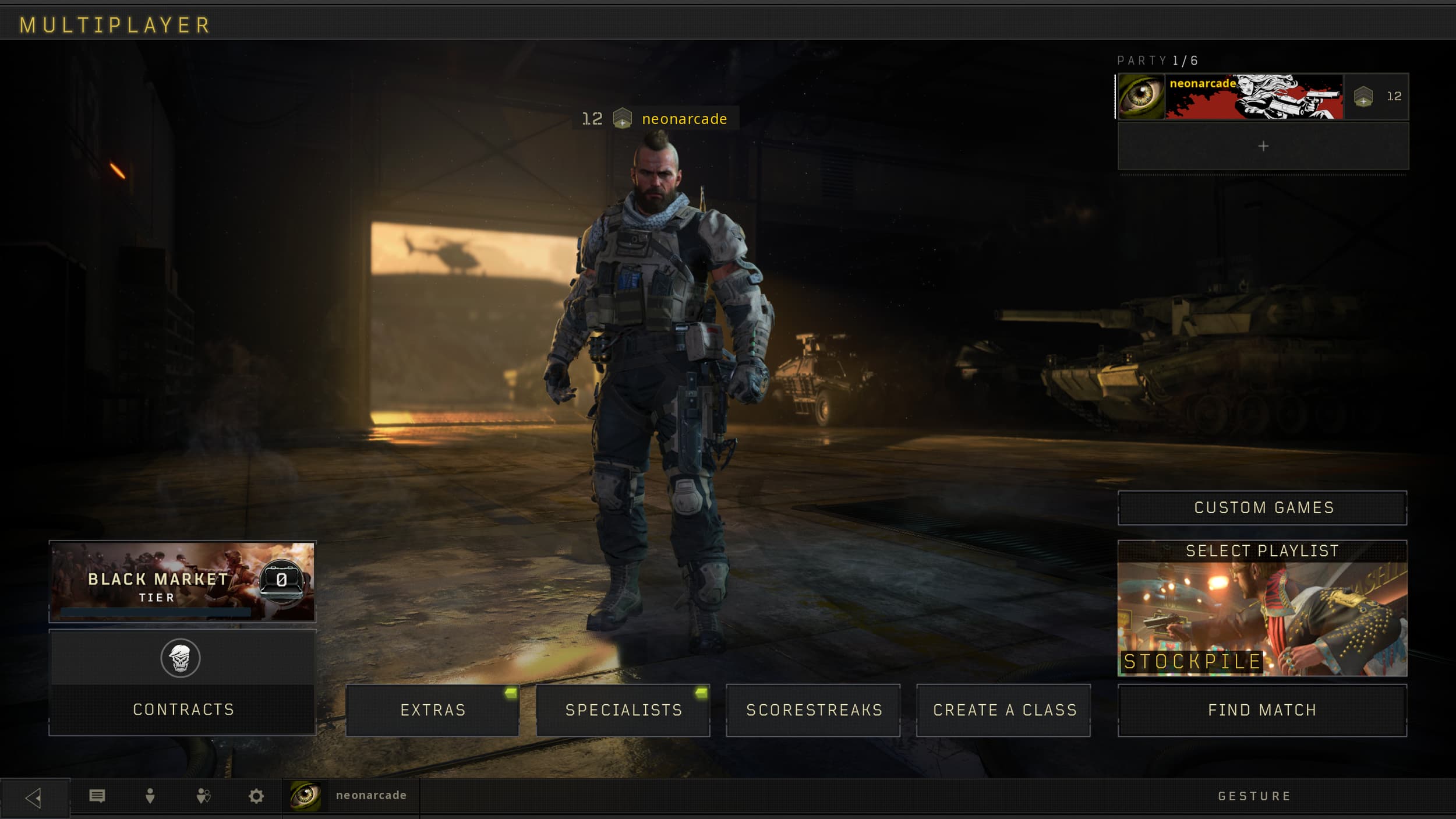Screen dimensions: 1456x819
Task: Expand the empty party slot with plus sign
Action: coord(1262,147)
